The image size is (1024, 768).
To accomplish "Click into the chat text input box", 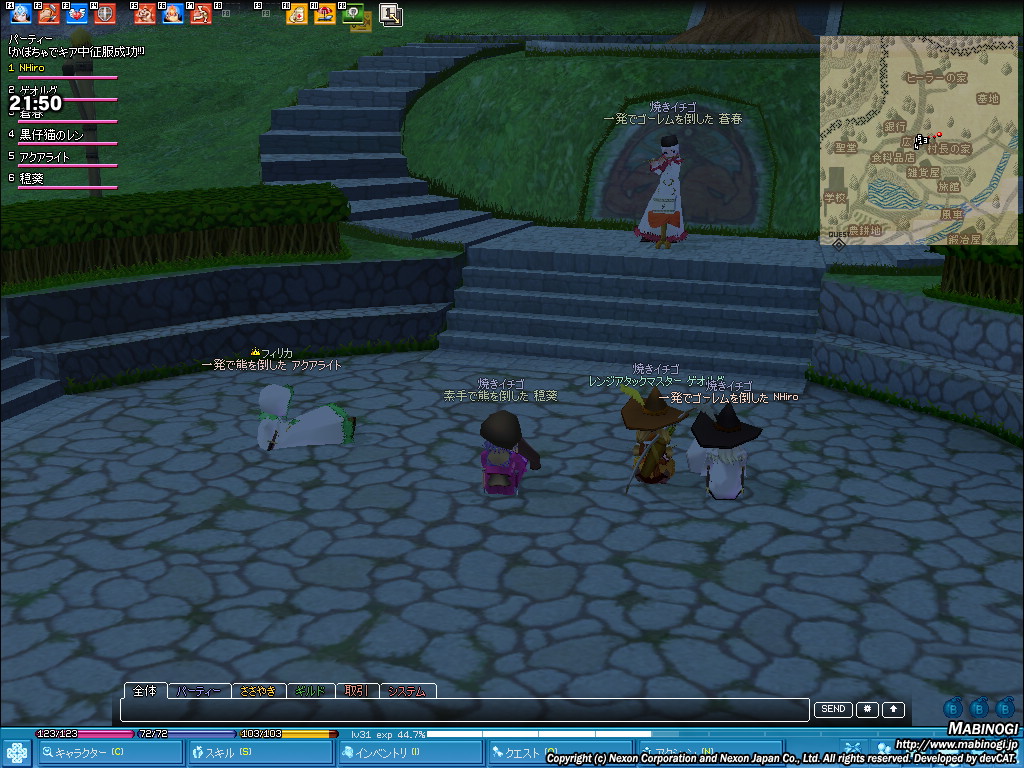I will tap(465, 710).
